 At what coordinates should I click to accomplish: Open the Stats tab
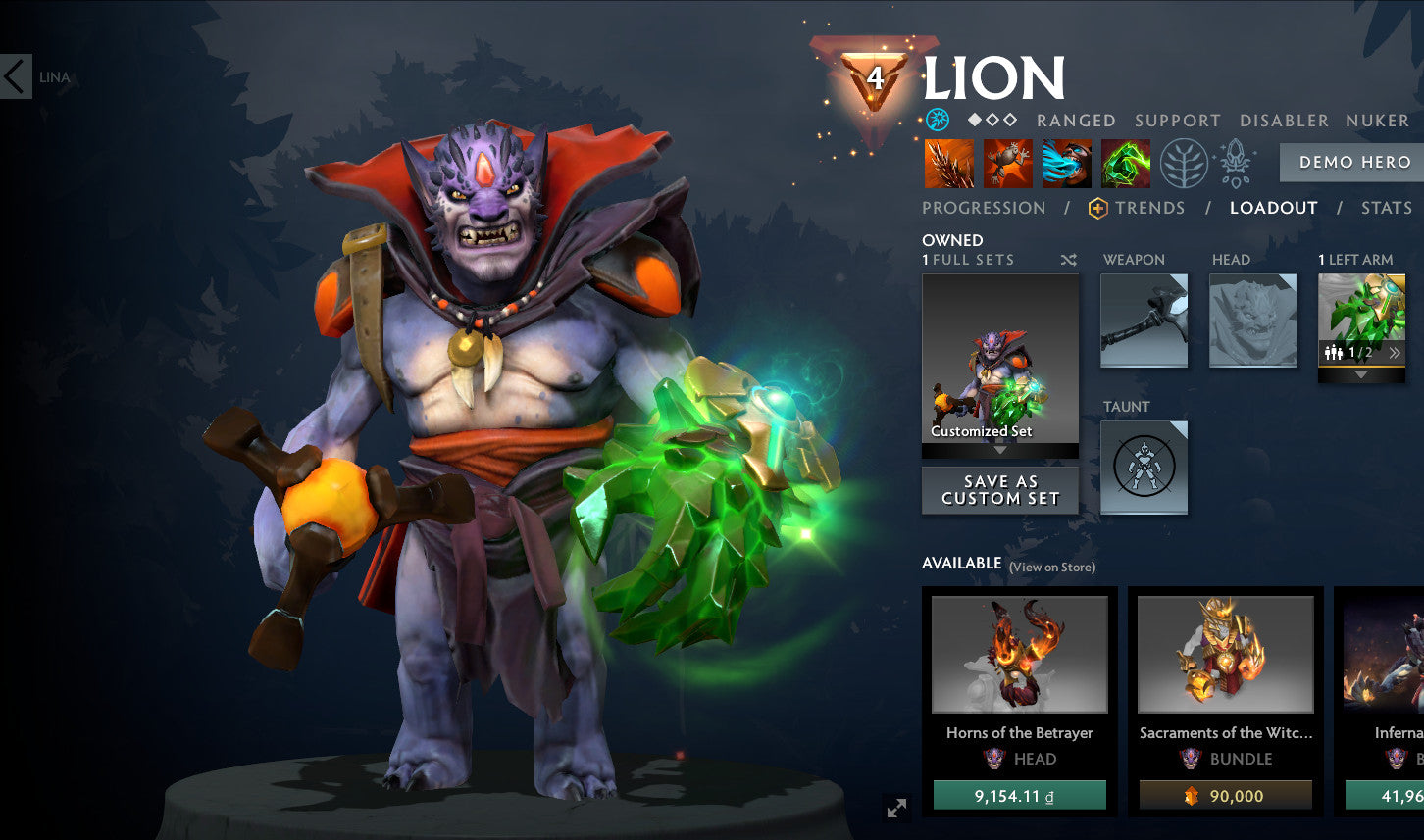(1386, 208)
